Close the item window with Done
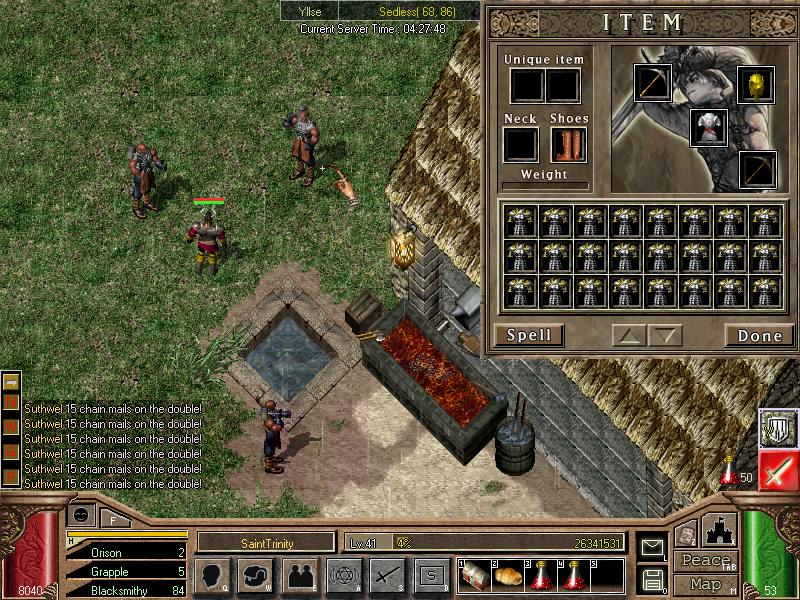The image size is (800, 600). point(759,336)
